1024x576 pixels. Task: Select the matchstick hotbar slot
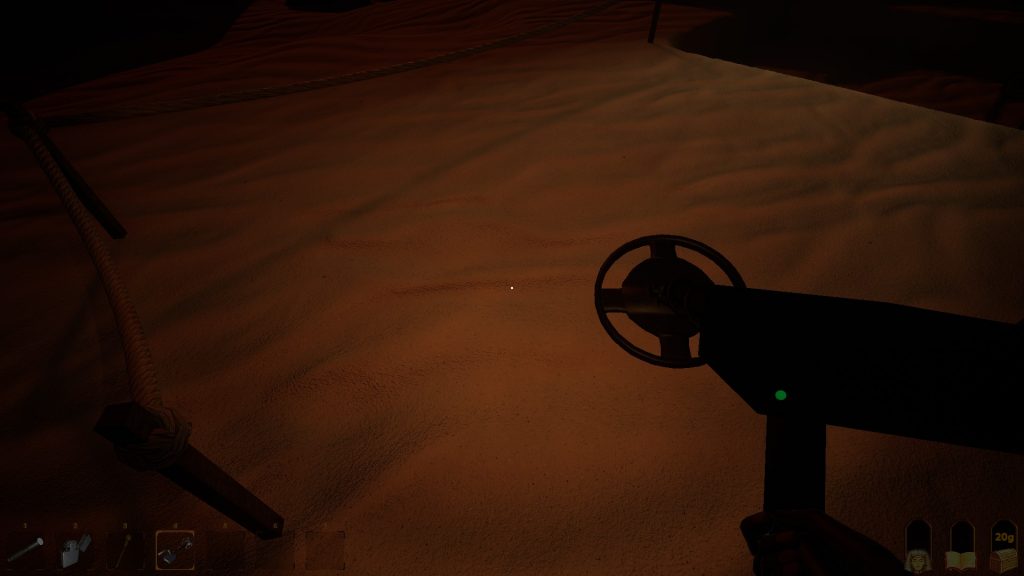click(x=124, y=549)
